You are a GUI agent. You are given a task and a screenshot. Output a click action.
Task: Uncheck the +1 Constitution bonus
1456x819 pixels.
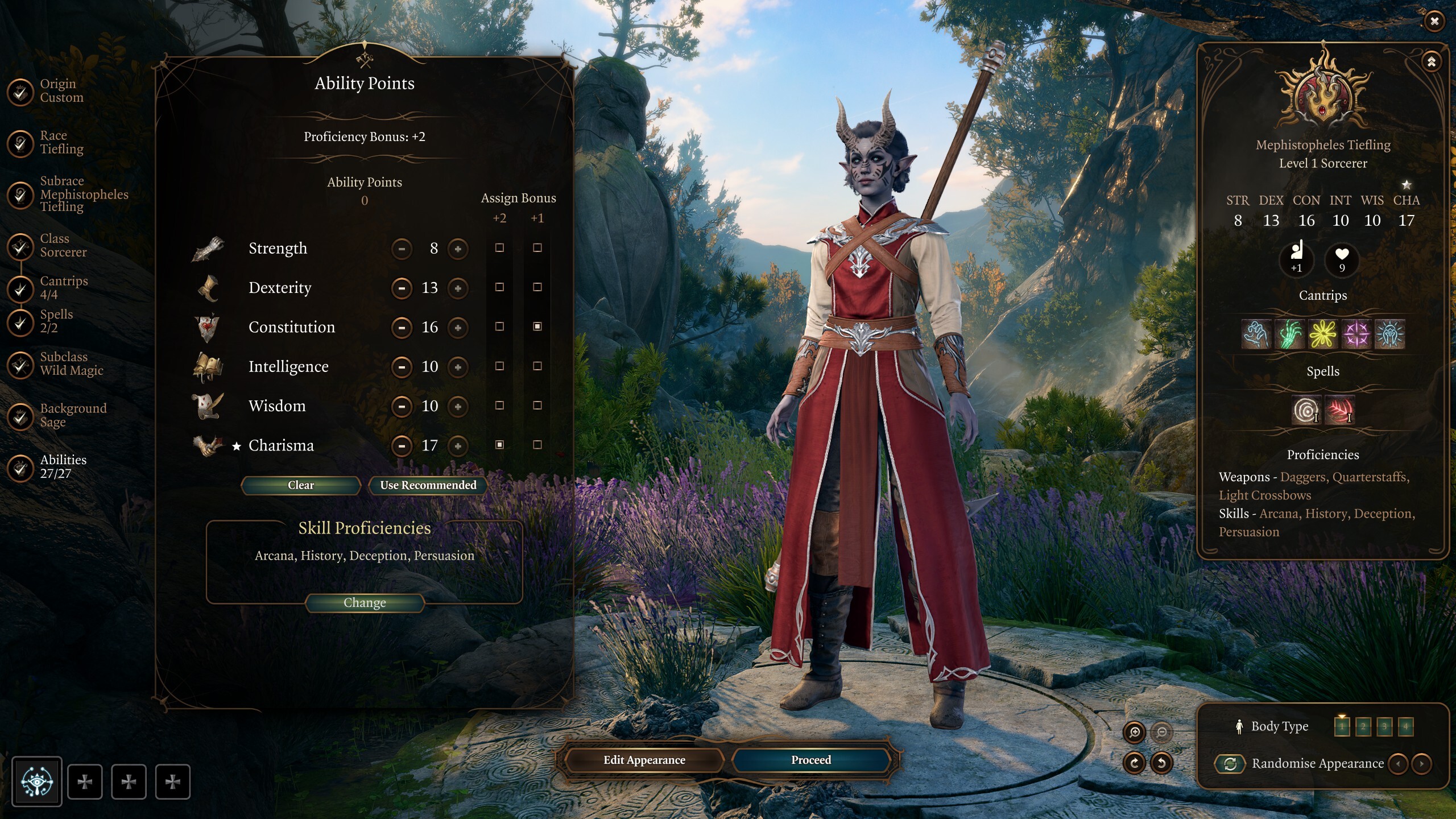537,327
